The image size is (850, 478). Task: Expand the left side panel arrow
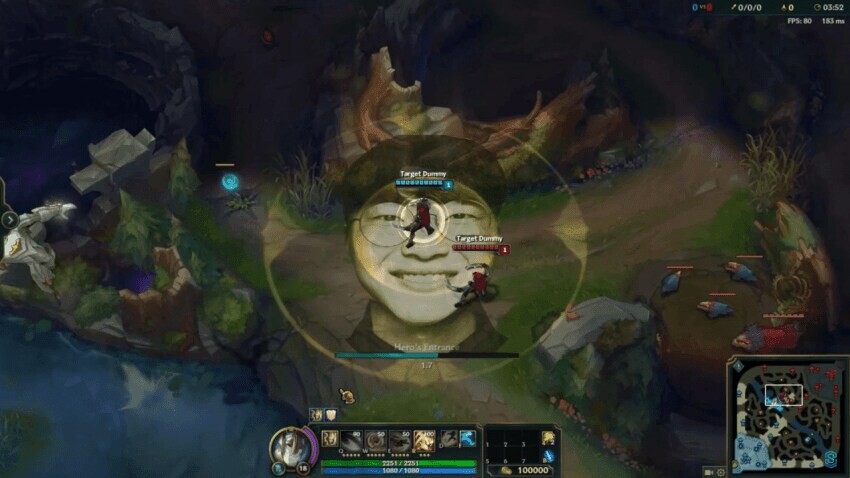9,220
